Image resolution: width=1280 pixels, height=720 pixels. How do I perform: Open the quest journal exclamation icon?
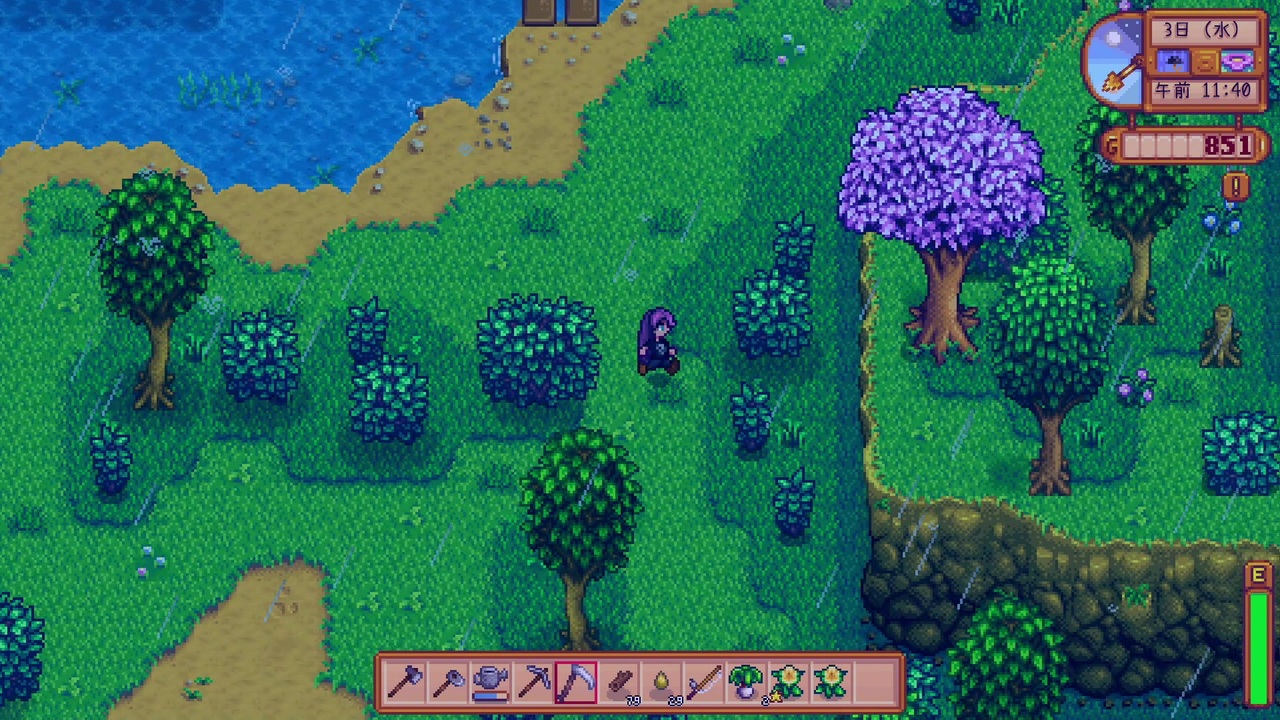(1234, 185)
